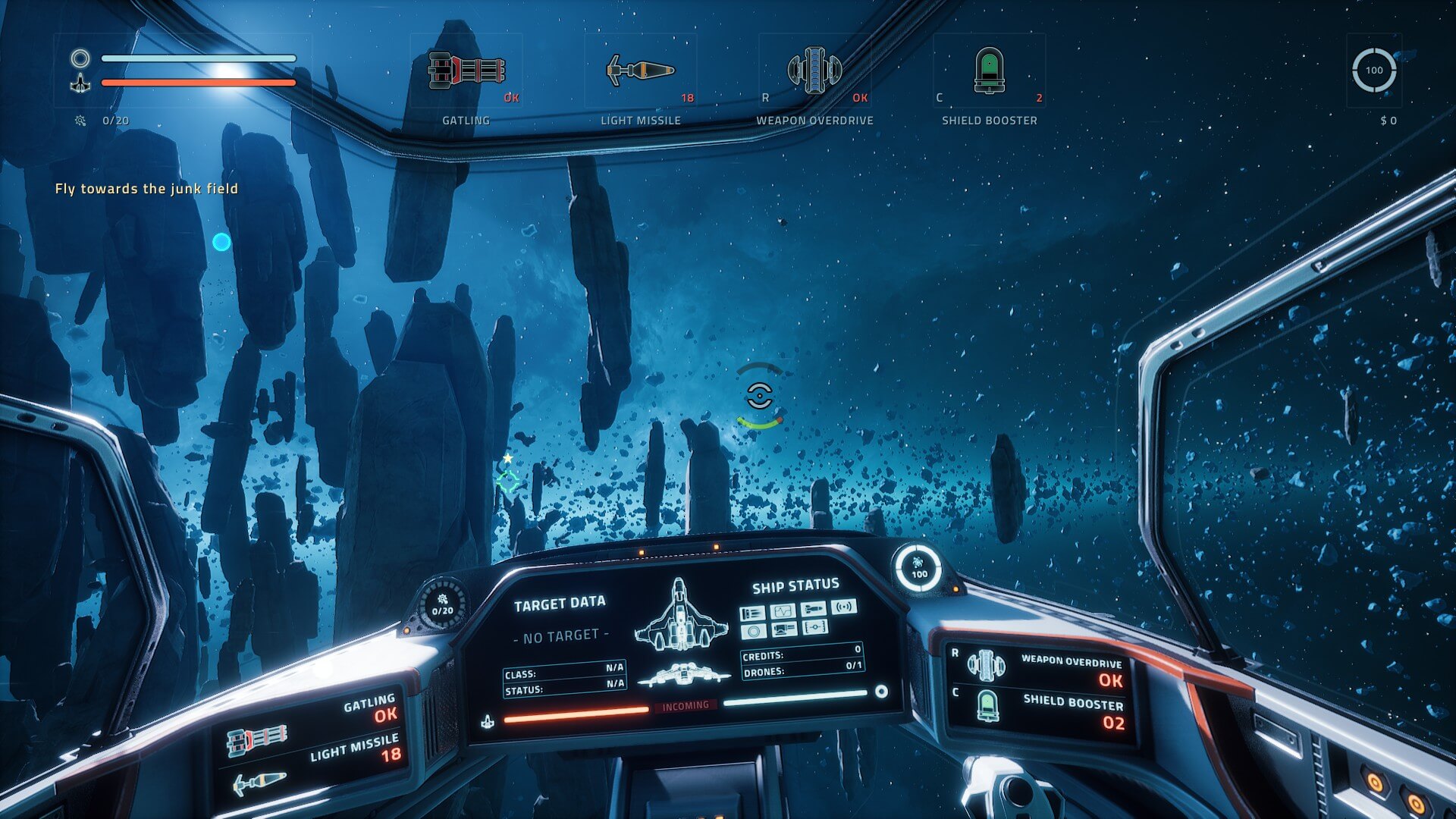Click the "Fly towards the junk field" objective
This screenshot has height=819, width=1456.
[146, 189]
